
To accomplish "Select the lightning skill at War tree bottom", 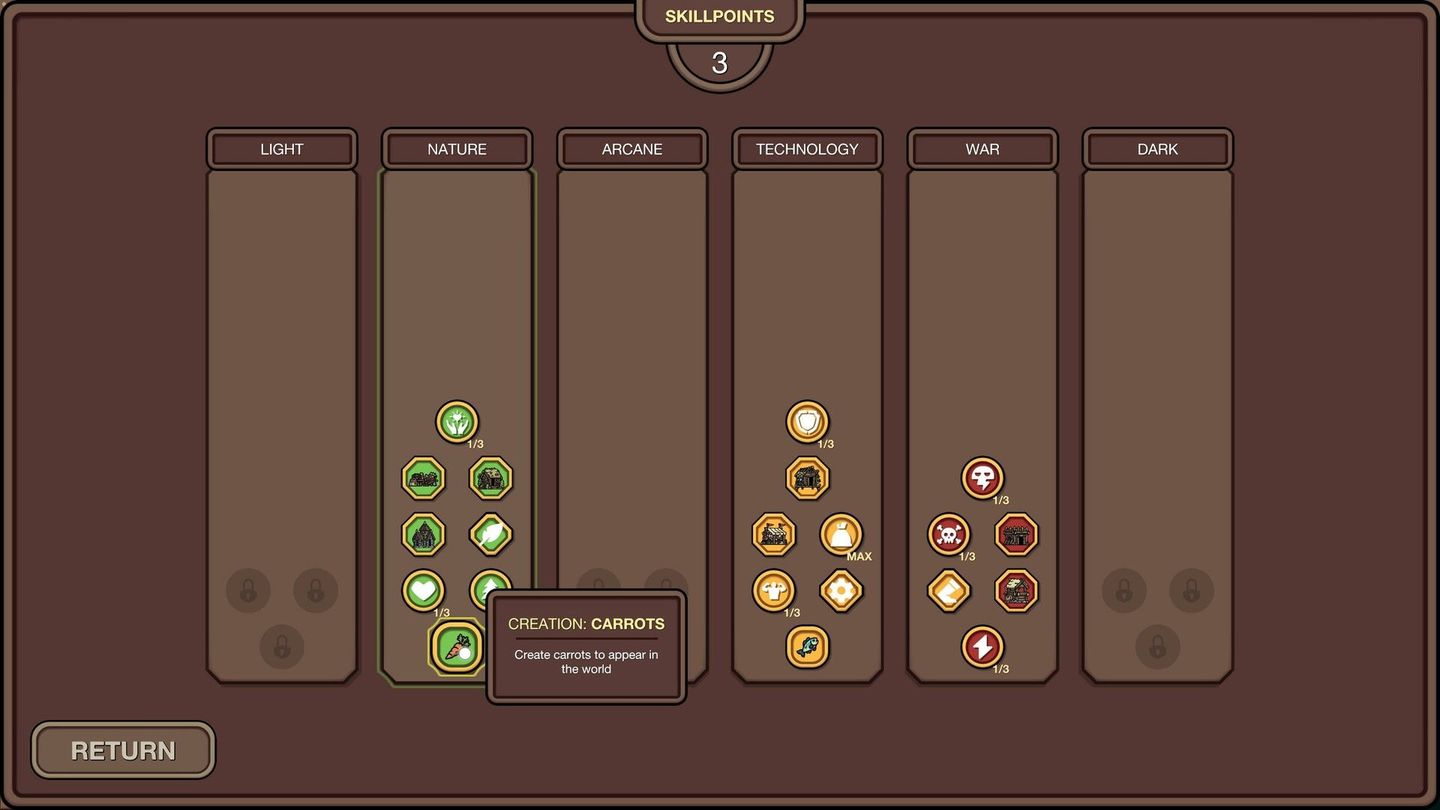I will tap(982, 647).
